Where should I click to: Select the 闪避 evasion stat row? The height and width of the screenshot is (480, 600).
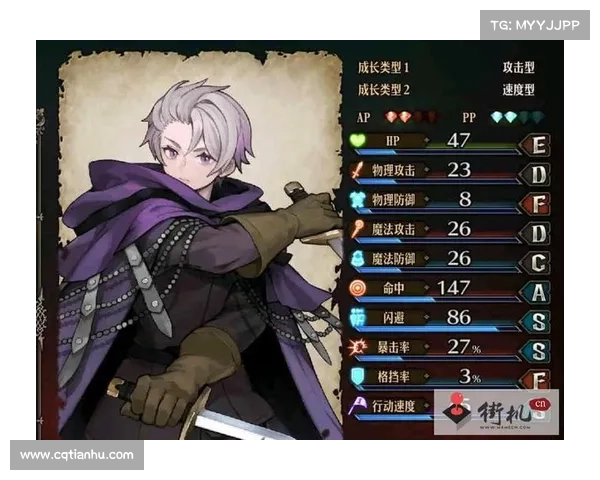tap(450, 318)
